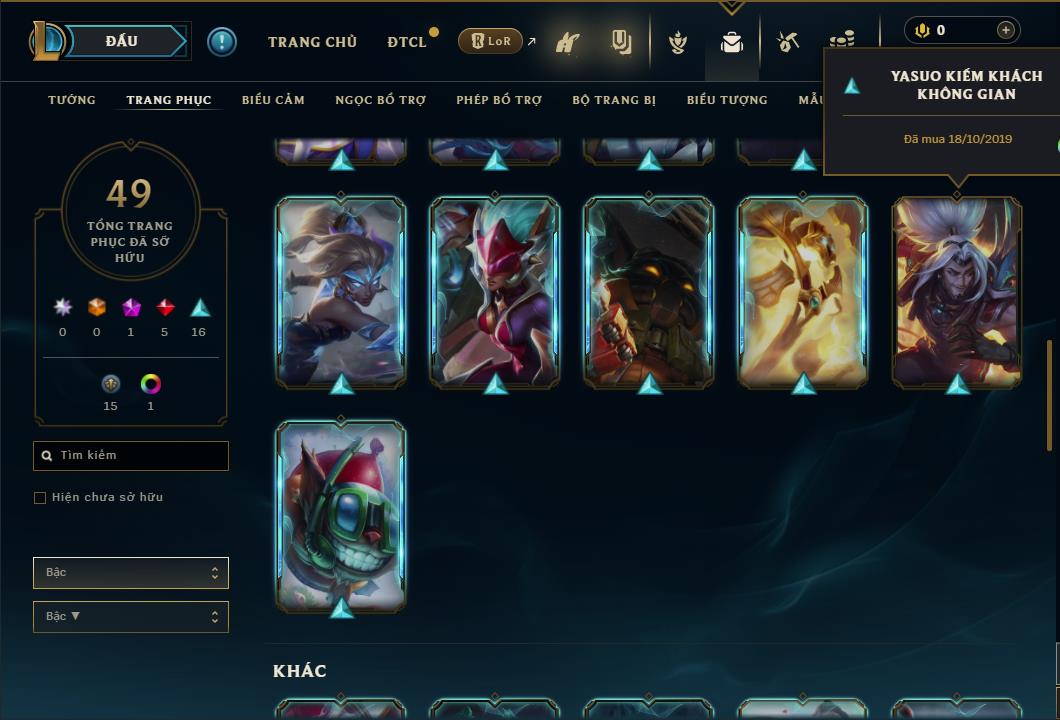Go to the BỘ TRANG BỊ tab

coord(614,100)
